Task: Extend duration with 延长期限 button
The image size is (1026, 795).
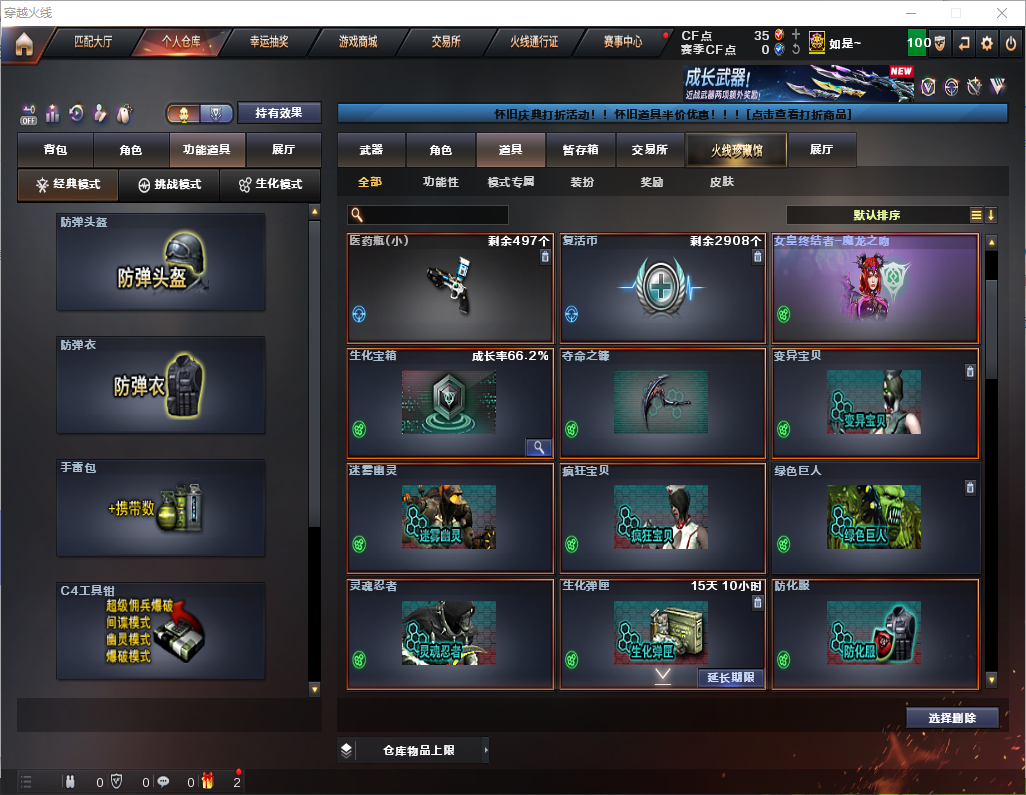Action: click(730, 678)
